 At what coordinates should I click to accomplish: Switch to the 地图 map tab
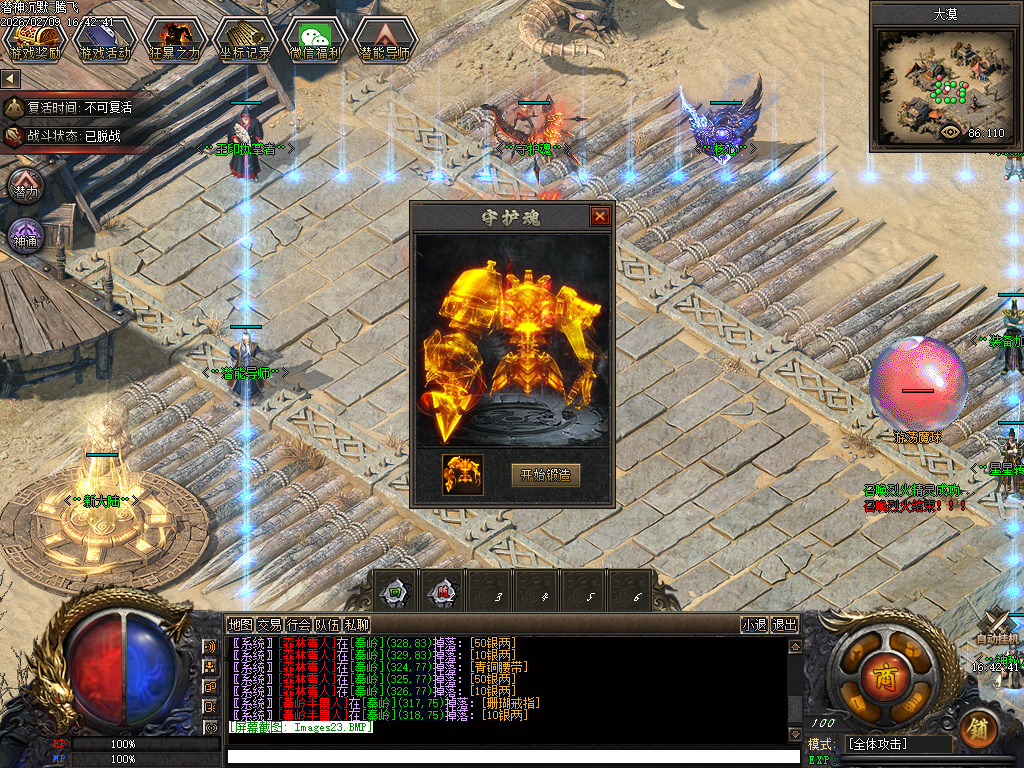[240, 625]
